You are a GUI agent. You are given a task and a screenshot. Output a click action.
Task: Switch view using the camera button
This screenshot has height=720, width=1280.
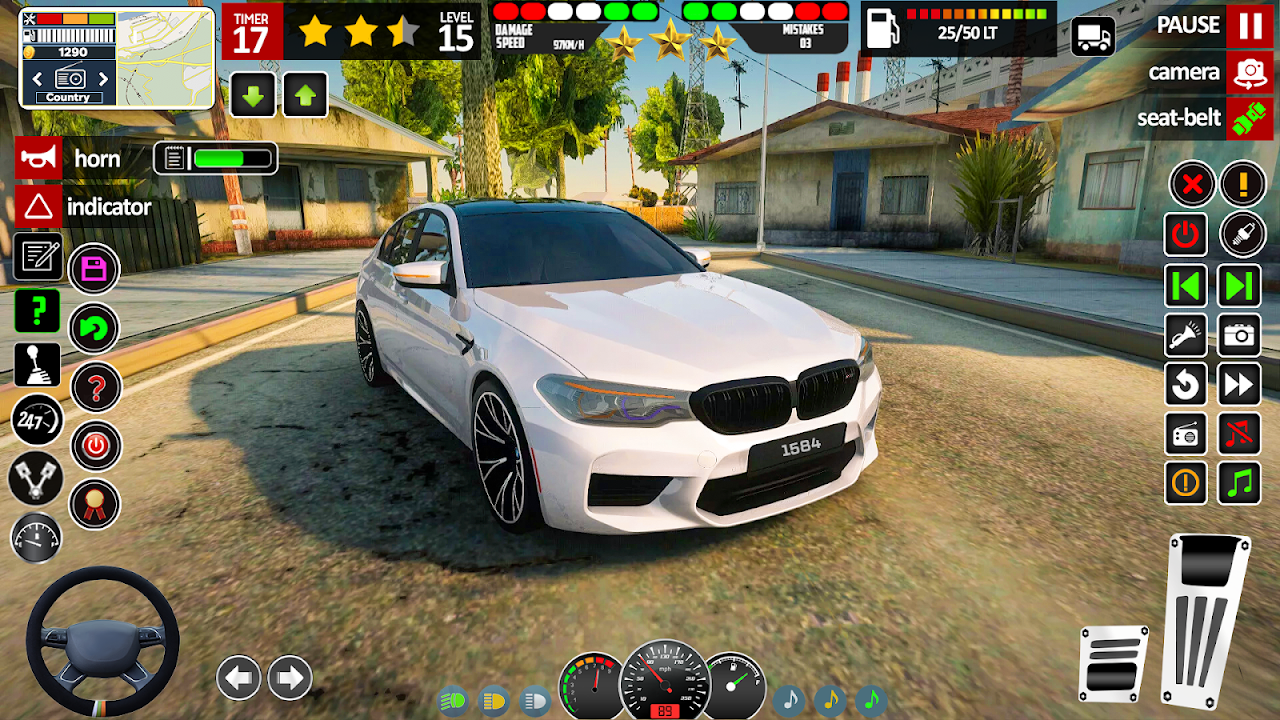click(1250, 72)
